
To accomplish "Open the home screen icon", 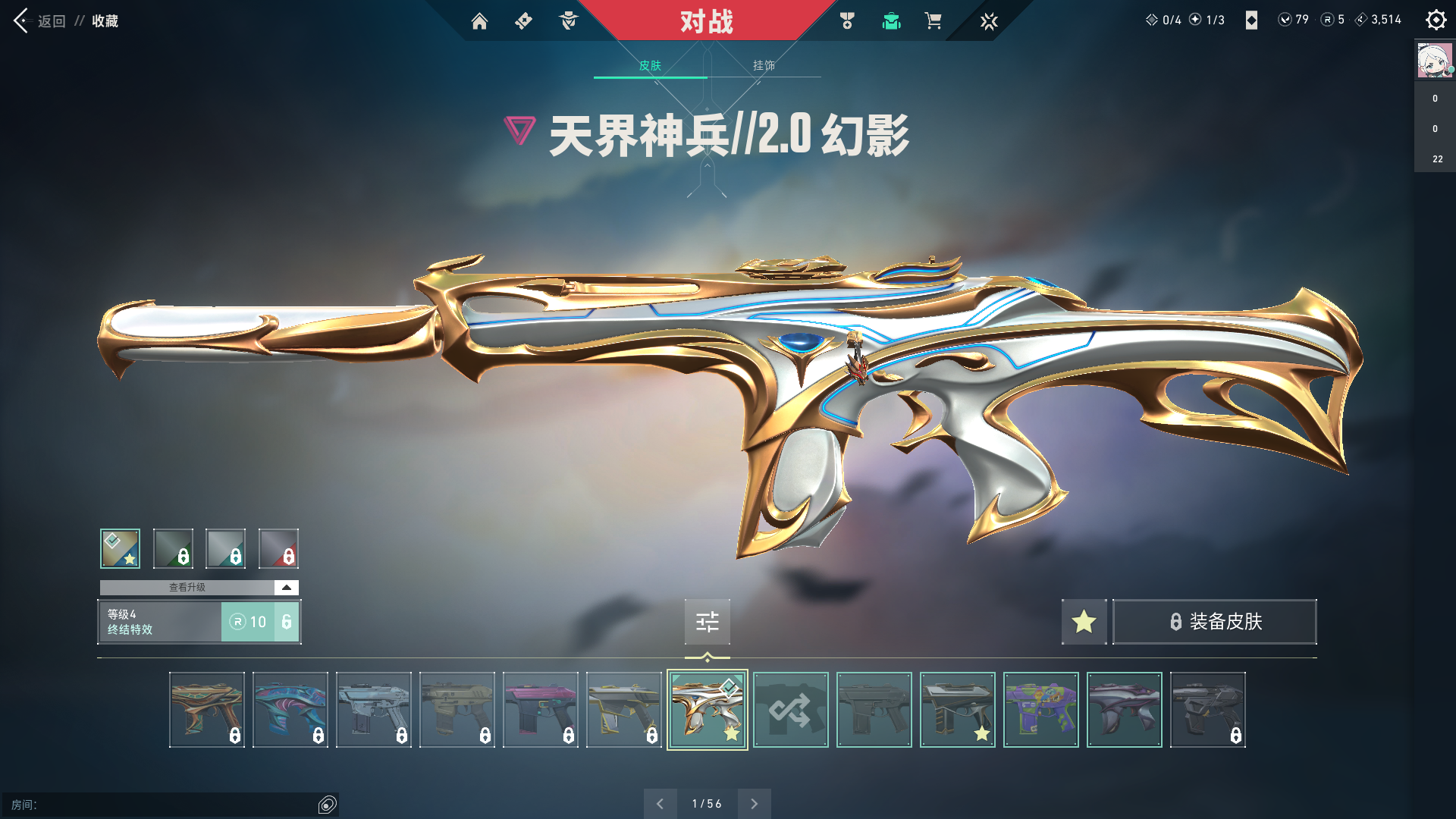I will tap(479, 22).
